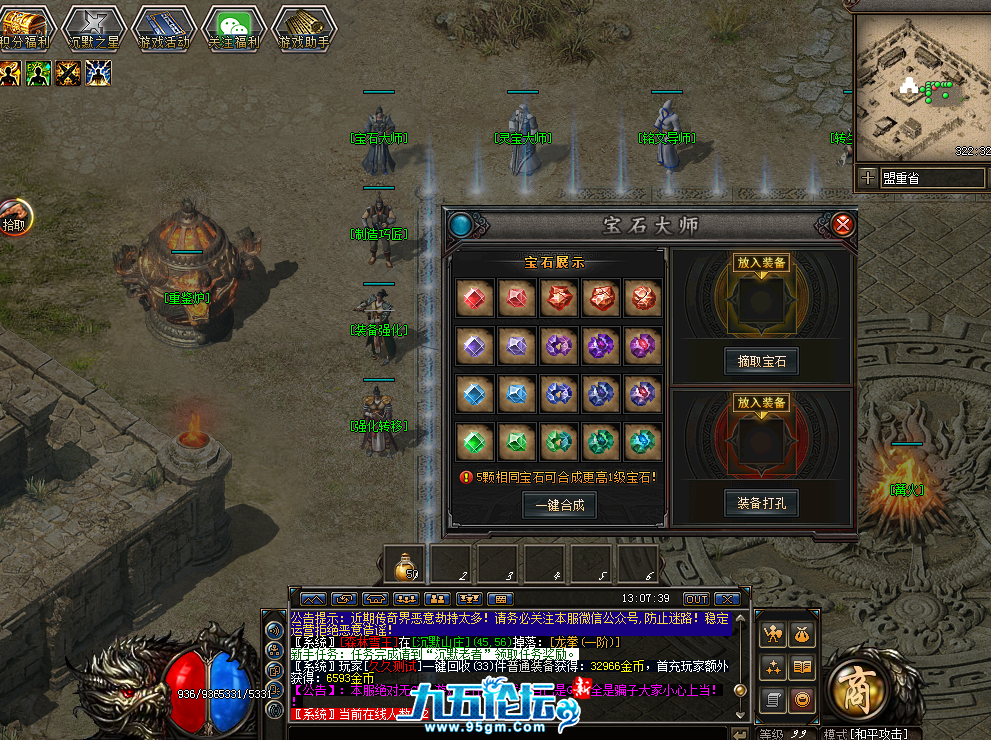The height and width of the screenshot is (740, 991).
Task: Click the OUT button on chat bar
Action: (696, 598)
